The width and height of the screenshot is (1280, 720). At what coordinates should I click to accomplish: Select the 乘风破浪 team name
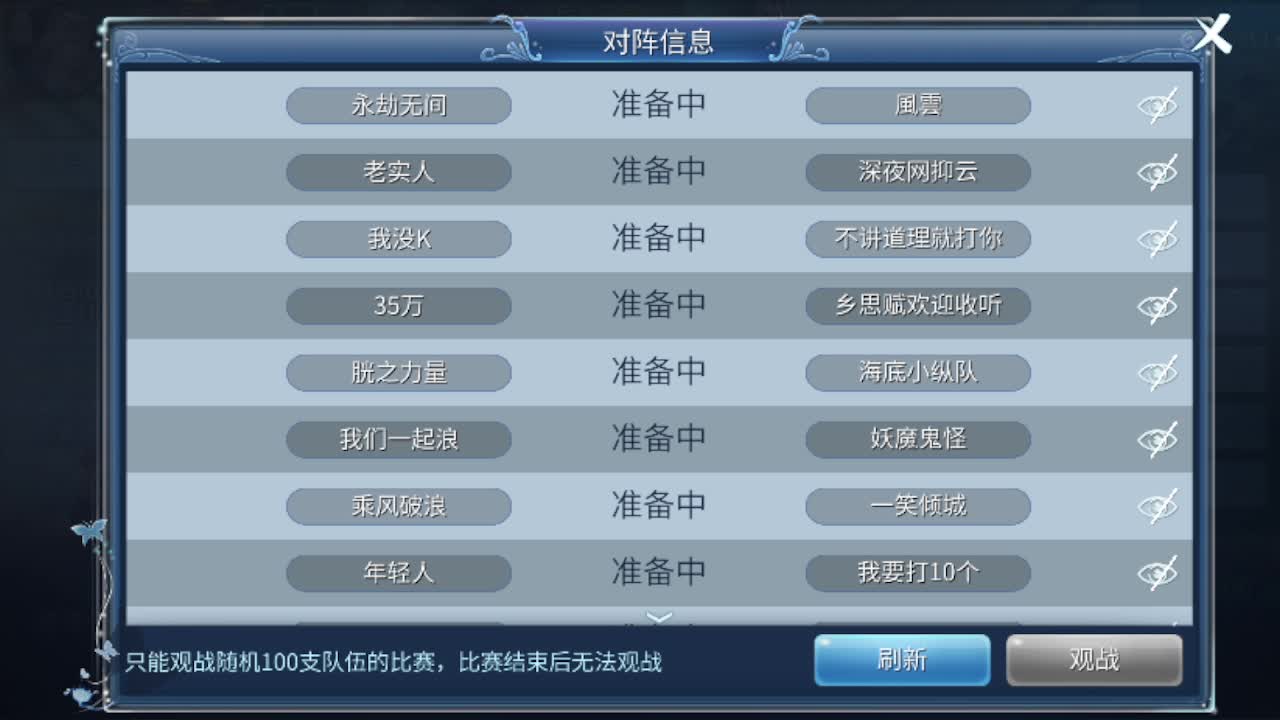pyautogui.click(x=398, y=506)
